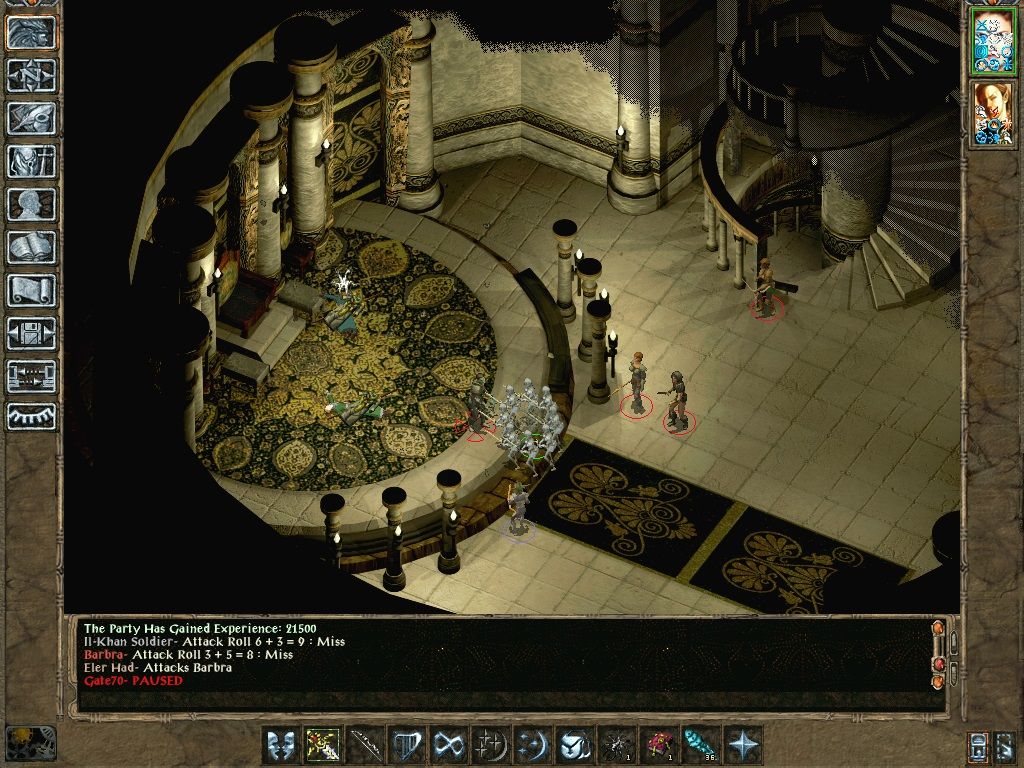This screenshot has width=1024, height=768.
Task: Open the priest scroll button
Action: [x=31, y=290]
